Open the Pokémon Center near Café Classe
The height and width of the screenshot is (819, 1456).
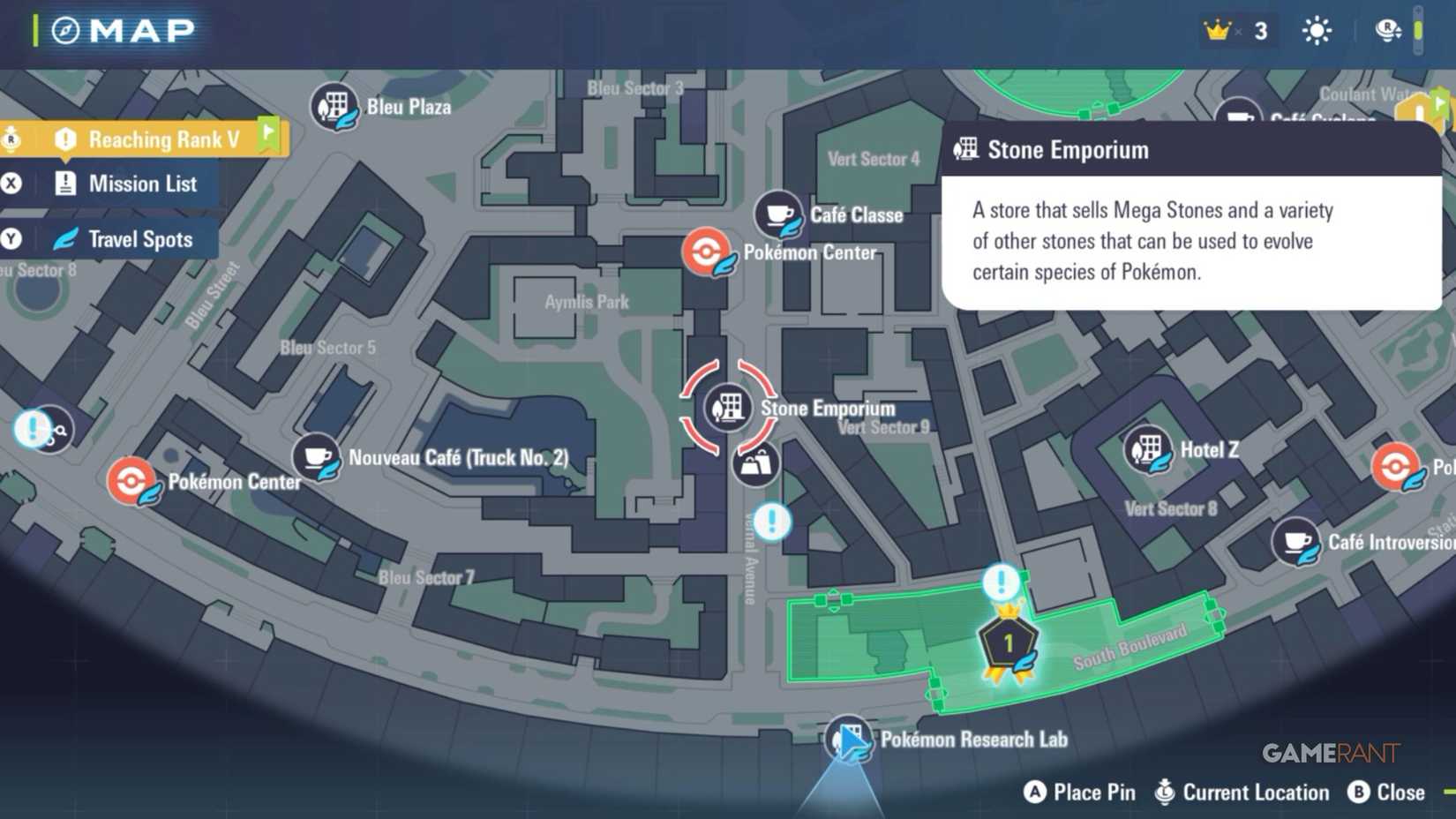tap(706, 252)
